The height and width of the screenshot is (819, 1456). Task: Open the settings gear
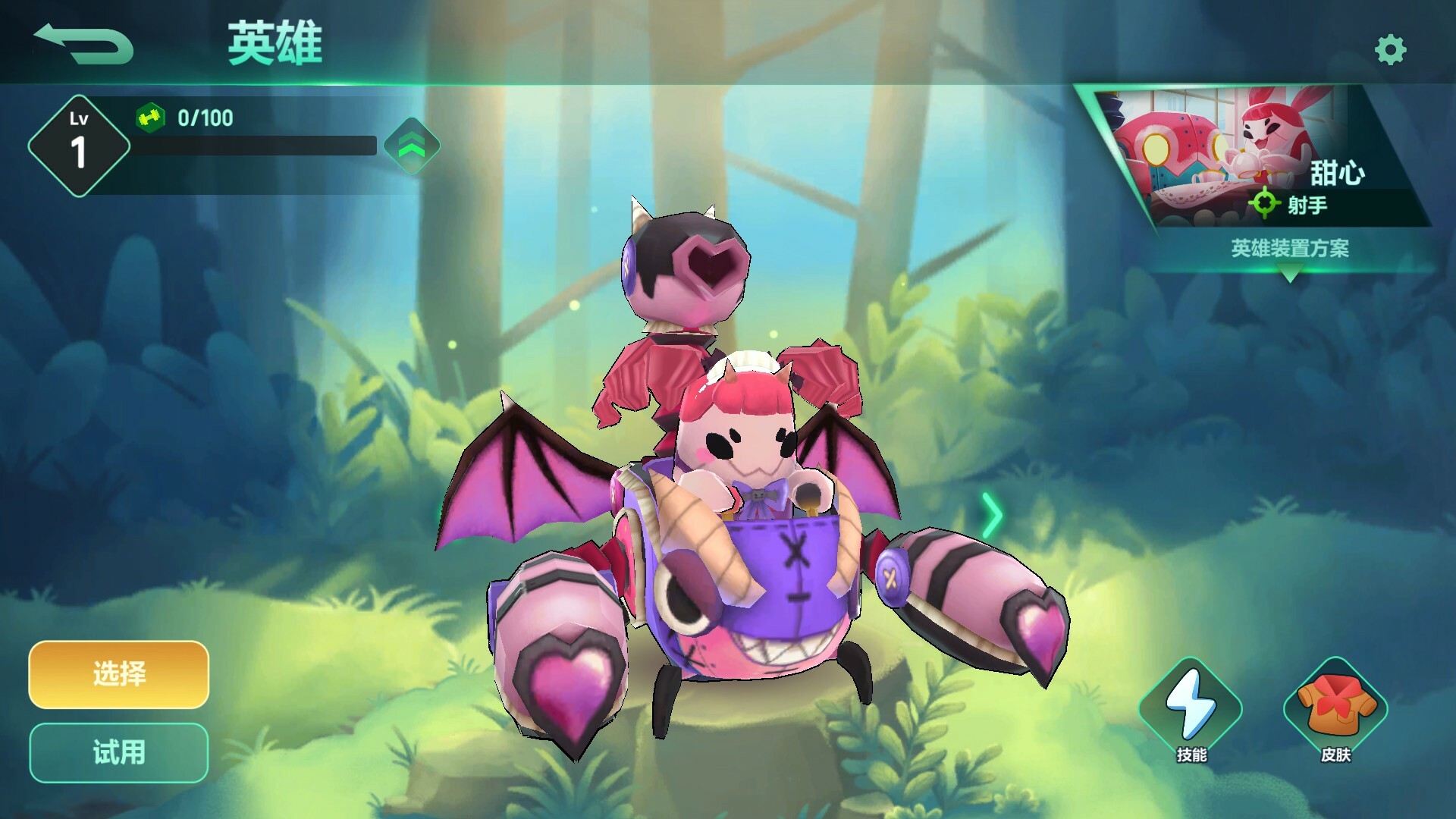point(1390,48)
